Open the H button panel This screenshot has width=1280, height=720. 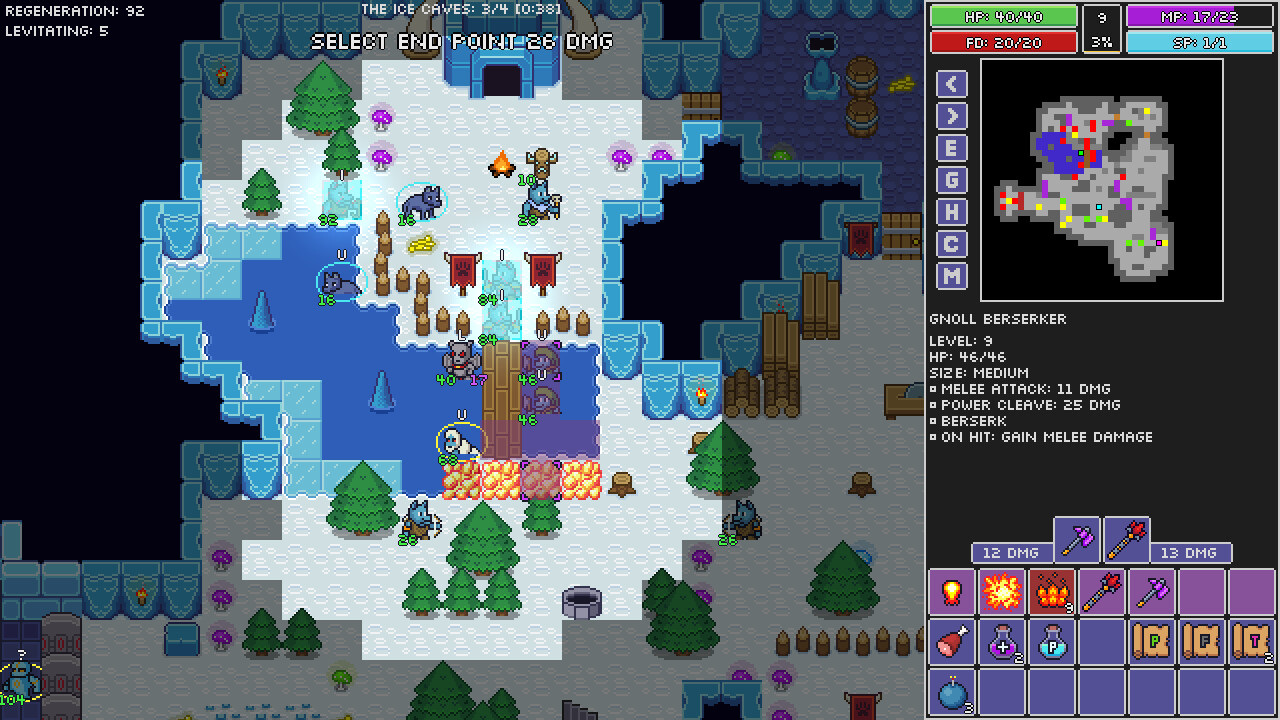tap(951, 212)
